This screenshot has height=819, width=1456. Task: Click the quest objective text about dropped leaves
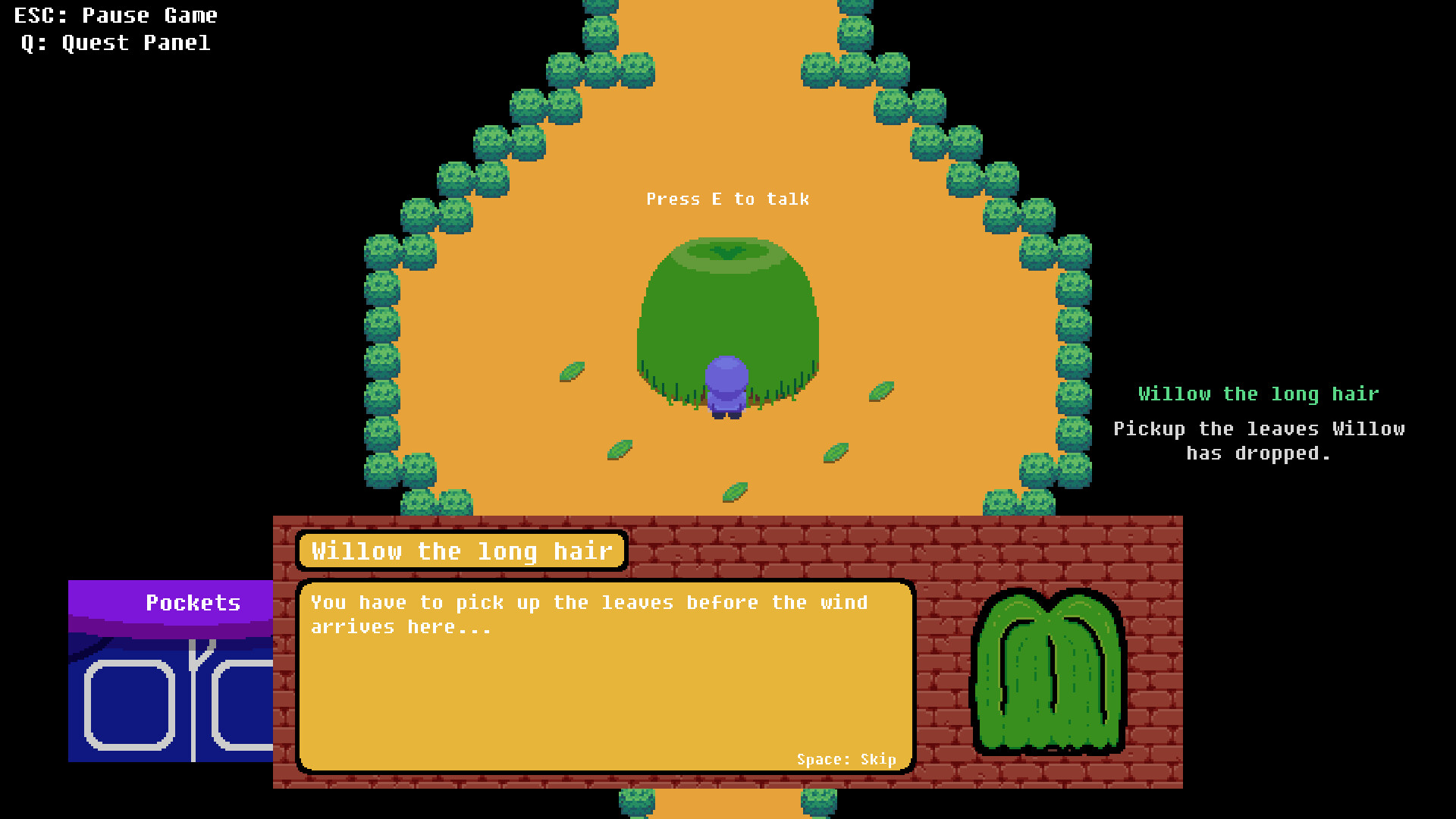tap(1259, 440)
